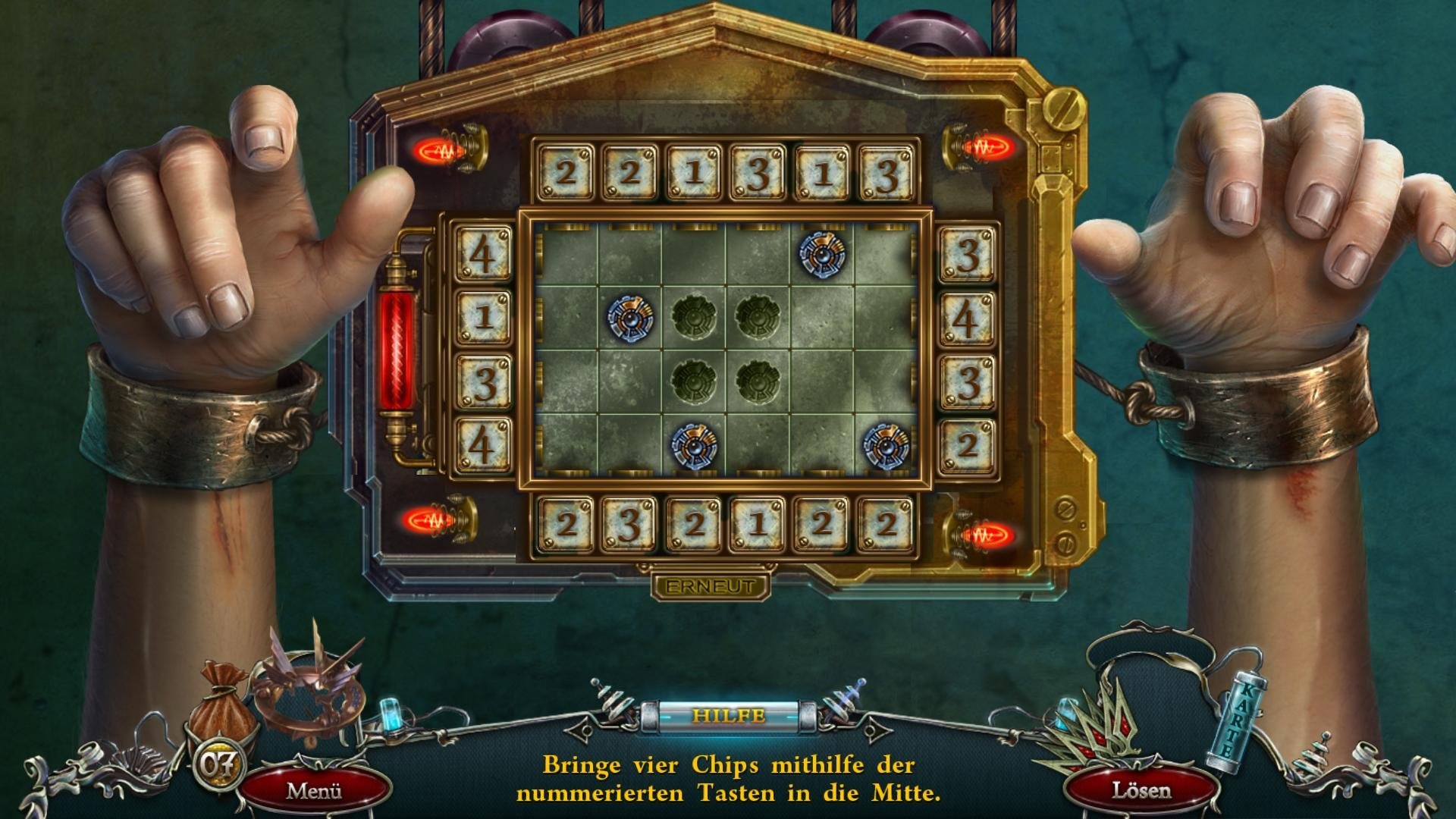
Task: Push the number 1 button in left column
Action: [483, 316]
